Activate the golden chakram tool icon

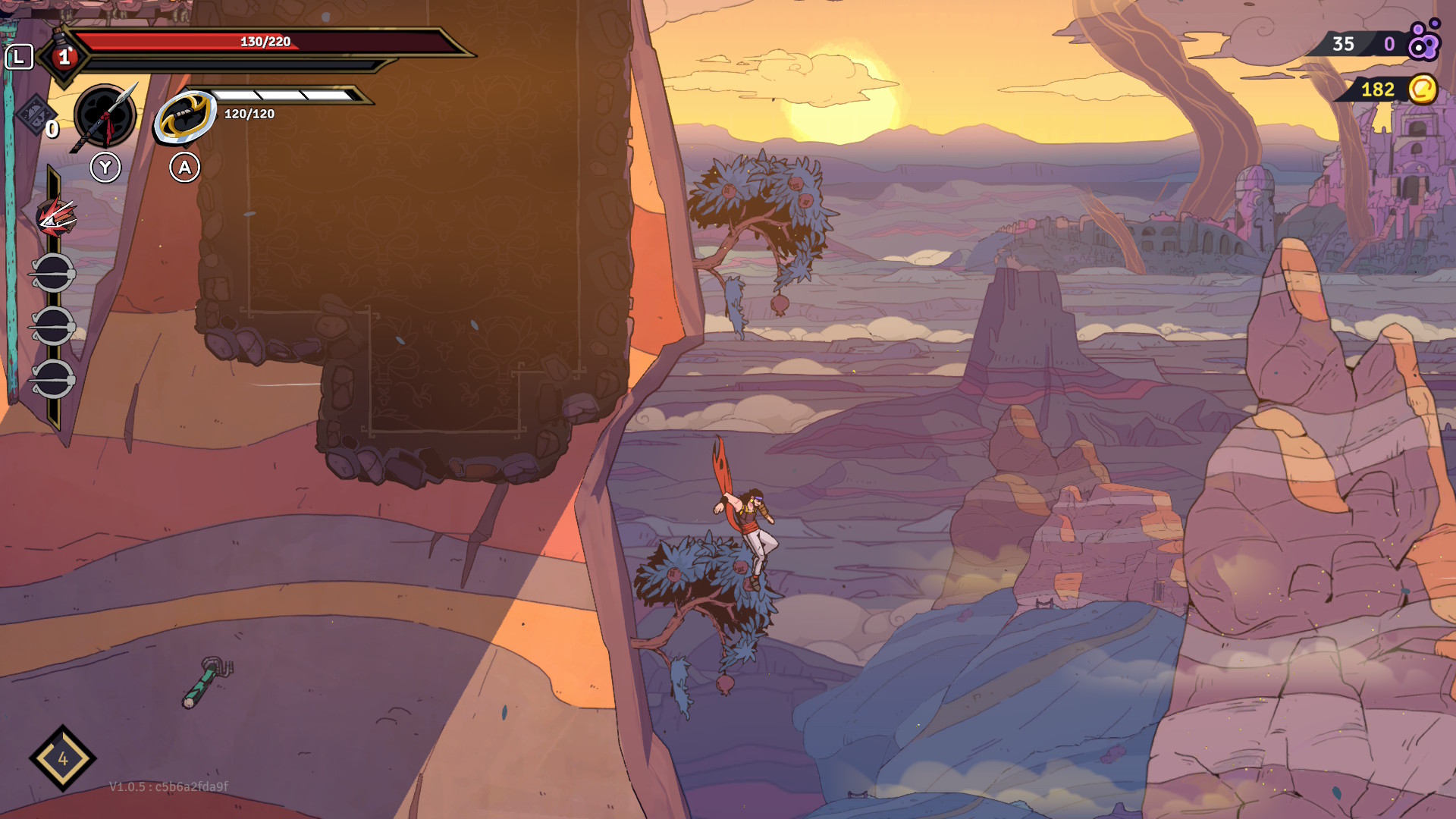pyautogui.click(x=184, y=116)
